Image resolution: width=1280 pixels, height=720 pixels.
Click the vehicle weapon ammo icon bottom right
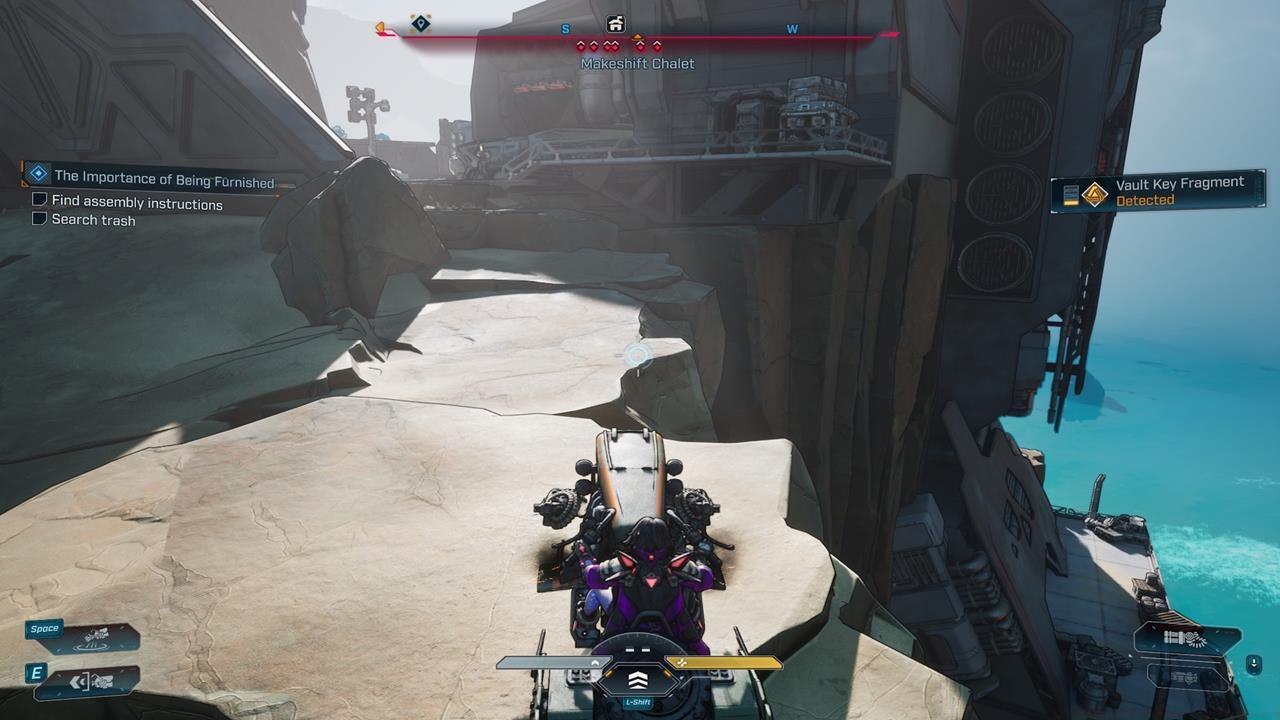point(1186,637)
